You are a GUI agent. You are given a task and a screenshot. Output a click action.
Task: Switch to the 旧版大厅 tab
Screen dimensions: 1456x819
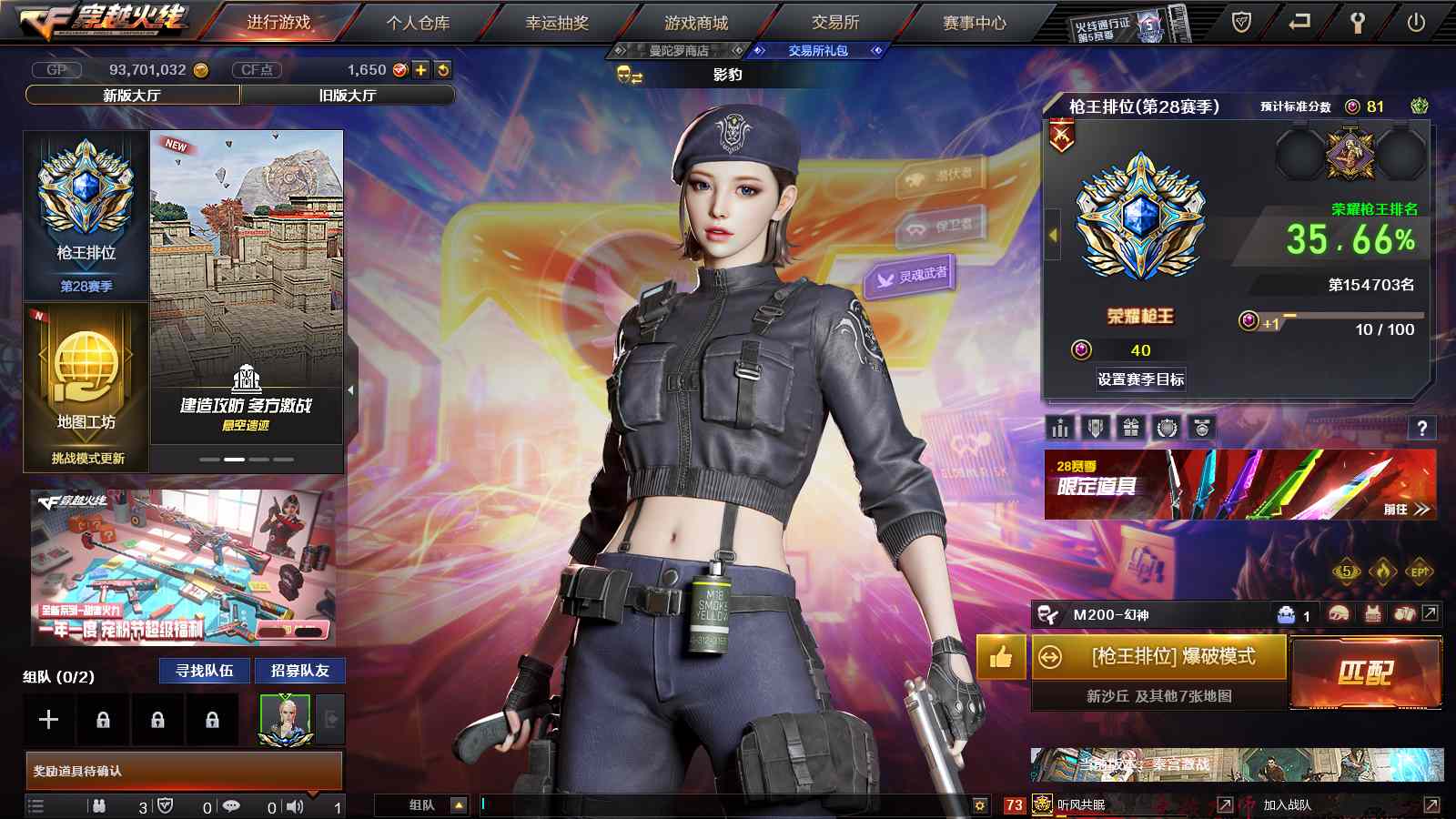(347, 95)
